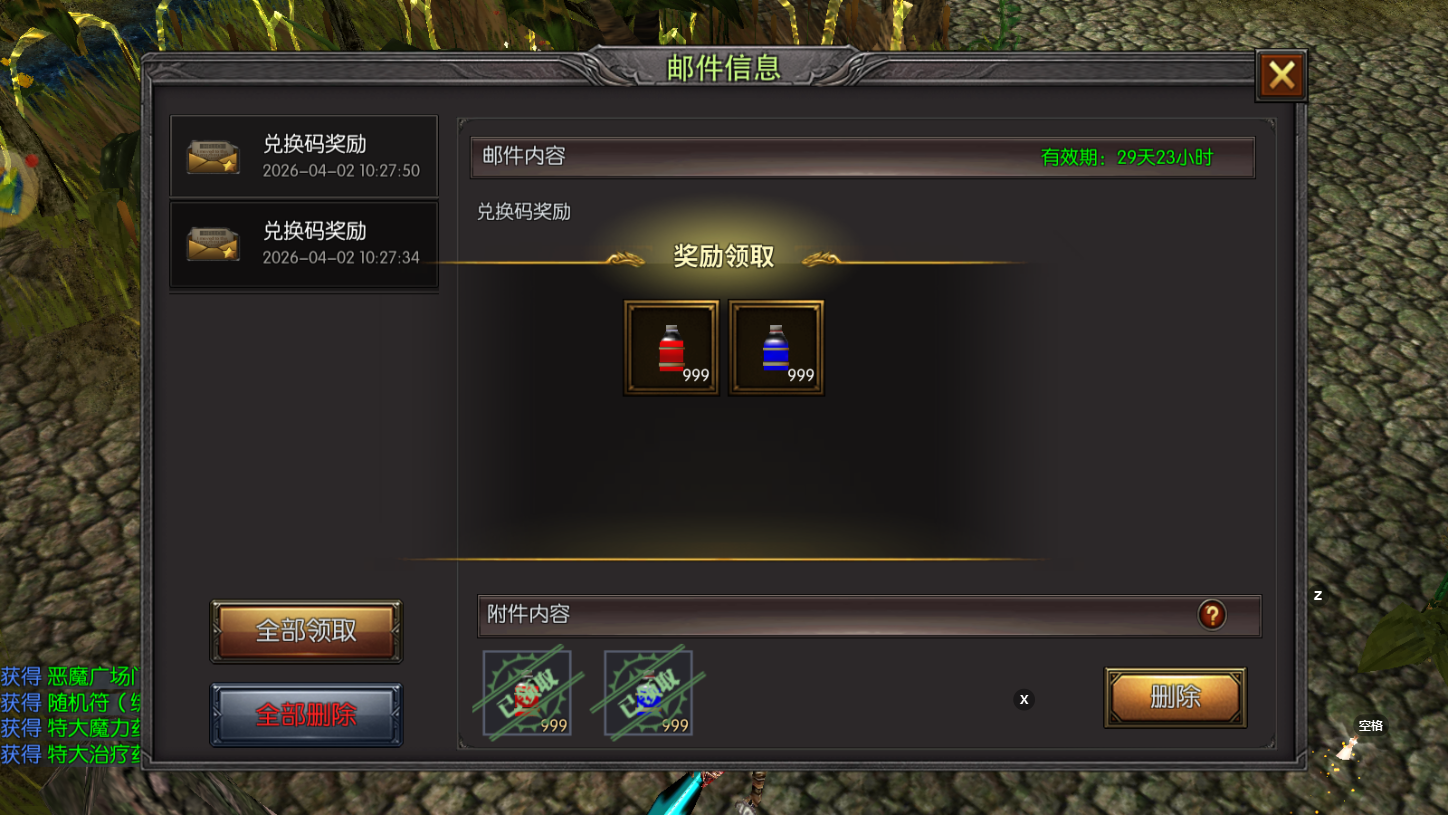Select the red potion reward icon showing 999

tap(670, 347)
